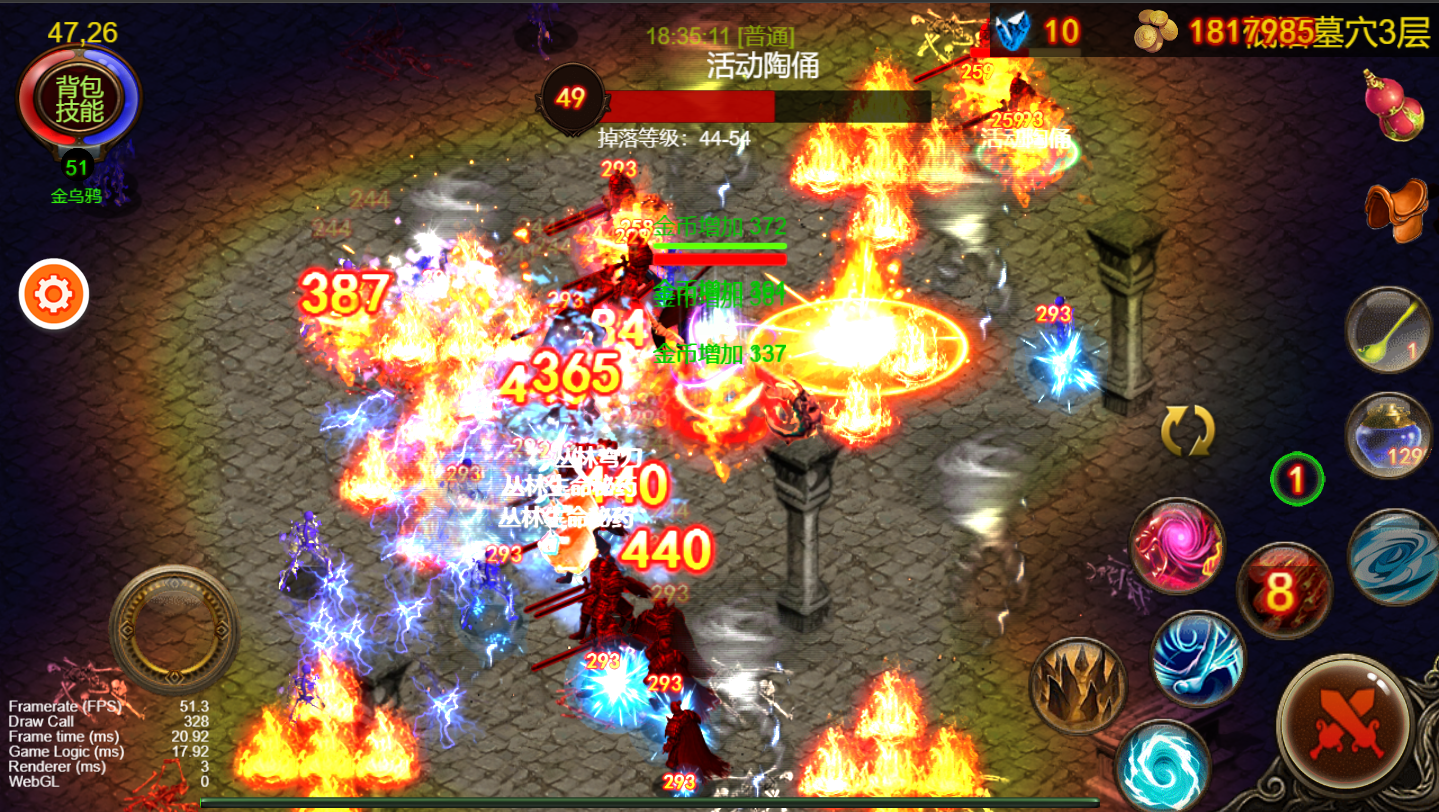Activate the blue ice slash skill

coord(1198,659)
